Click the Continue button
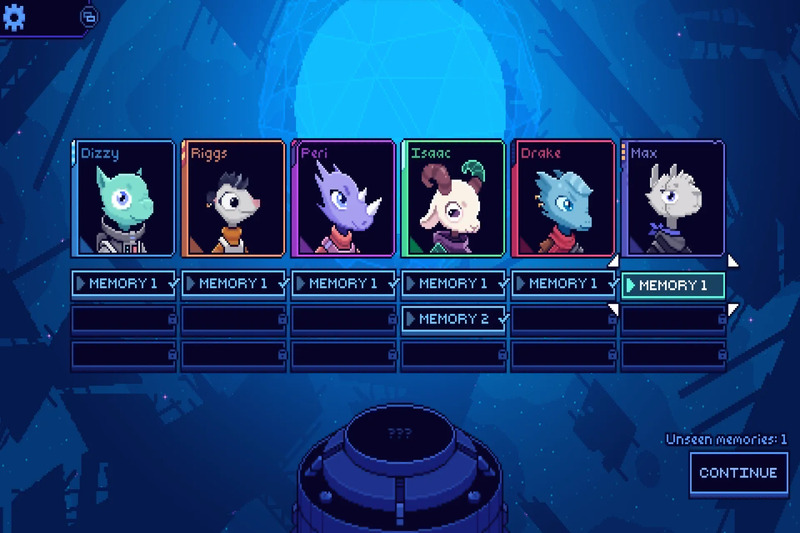The width and height of the screenshot is (800, 533). [738, 473]
